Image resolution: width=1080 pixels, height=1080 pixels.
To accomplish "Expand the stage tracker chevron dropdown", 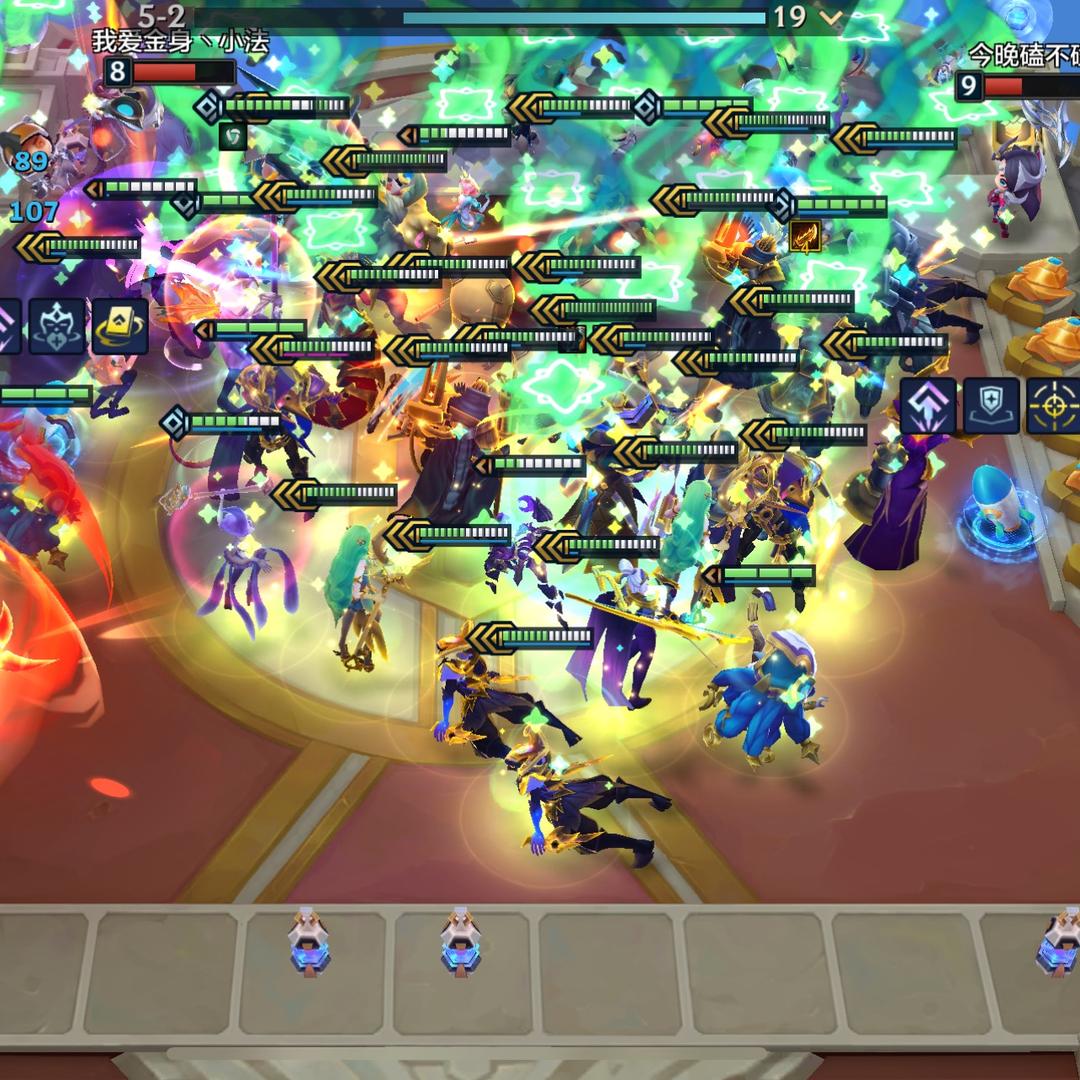I will [x=830, y=17].
